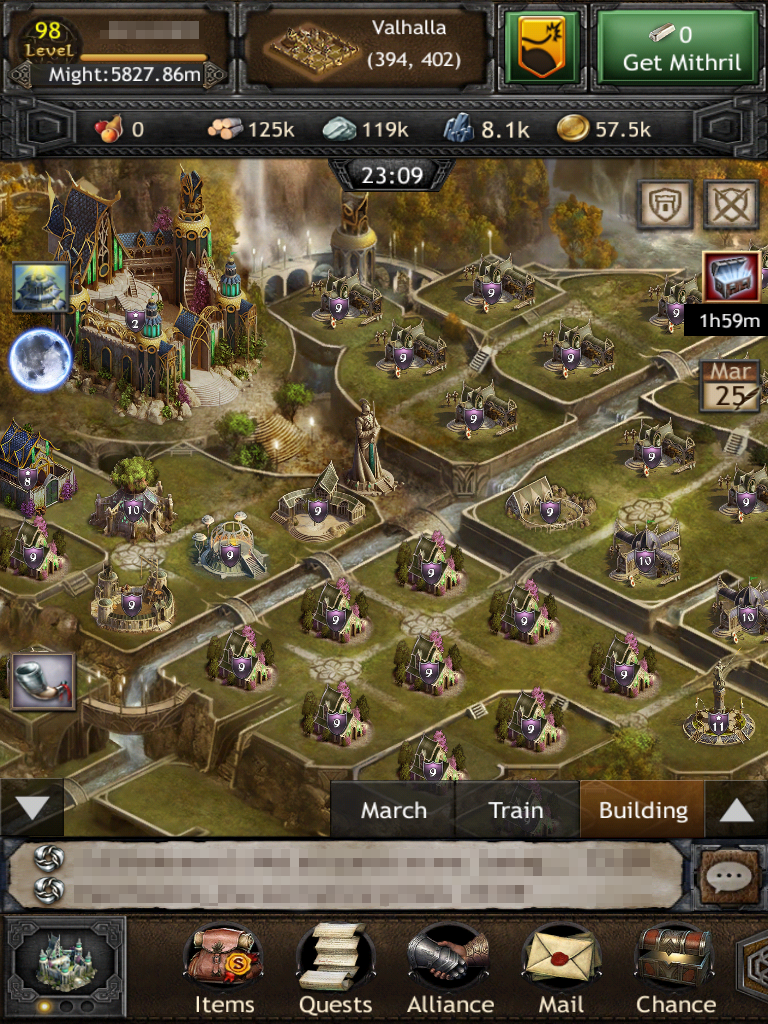Open the Valhalla city coordinates panel
Screen dimensions: 768x1024
click(x=367, y=48)
